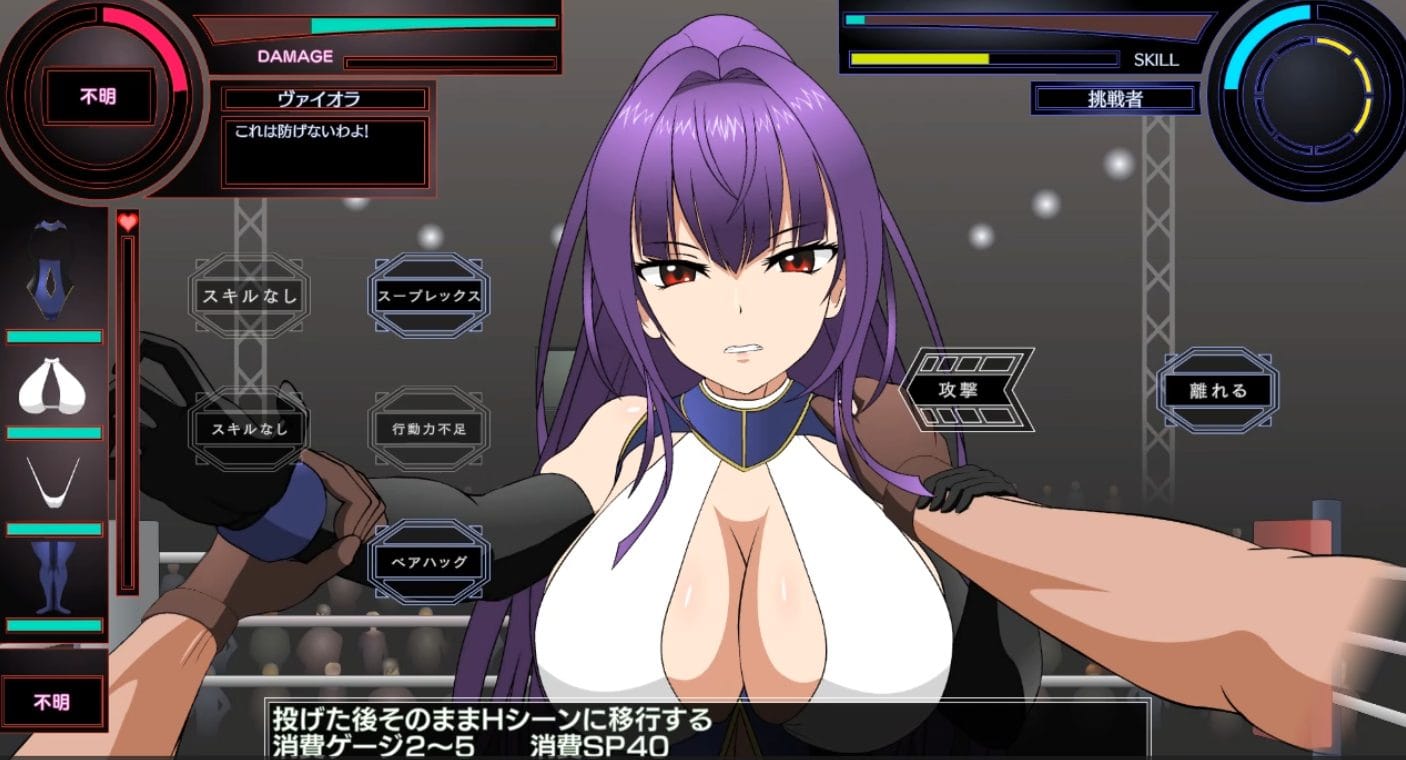Choose 離れる to break away
The width and height of the screenshot is (1406, 760).
[1218, 391]
